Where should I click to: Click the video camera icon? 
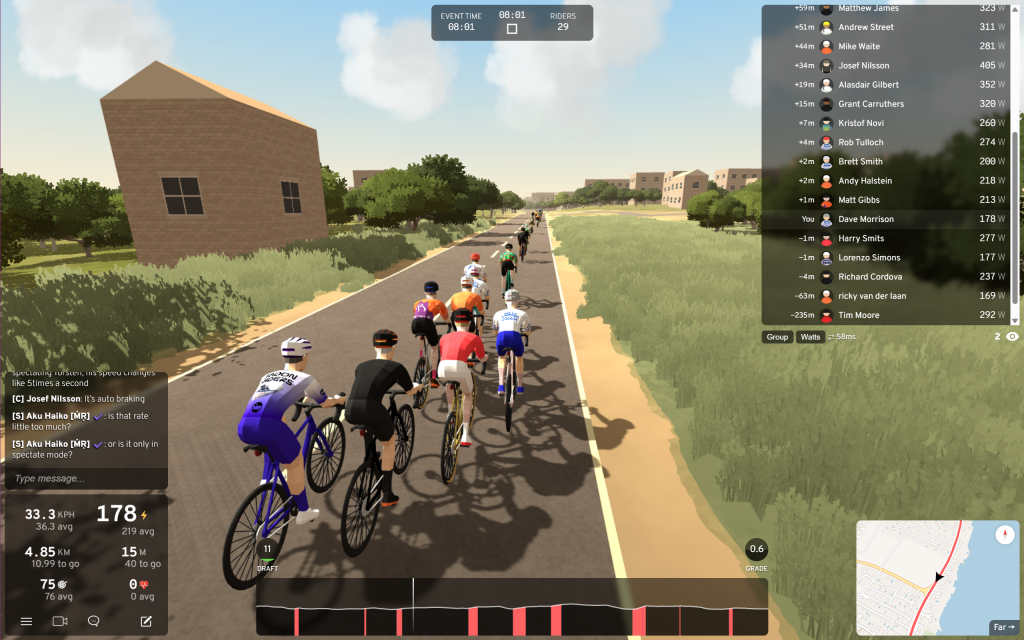click(x=59, y=621)
